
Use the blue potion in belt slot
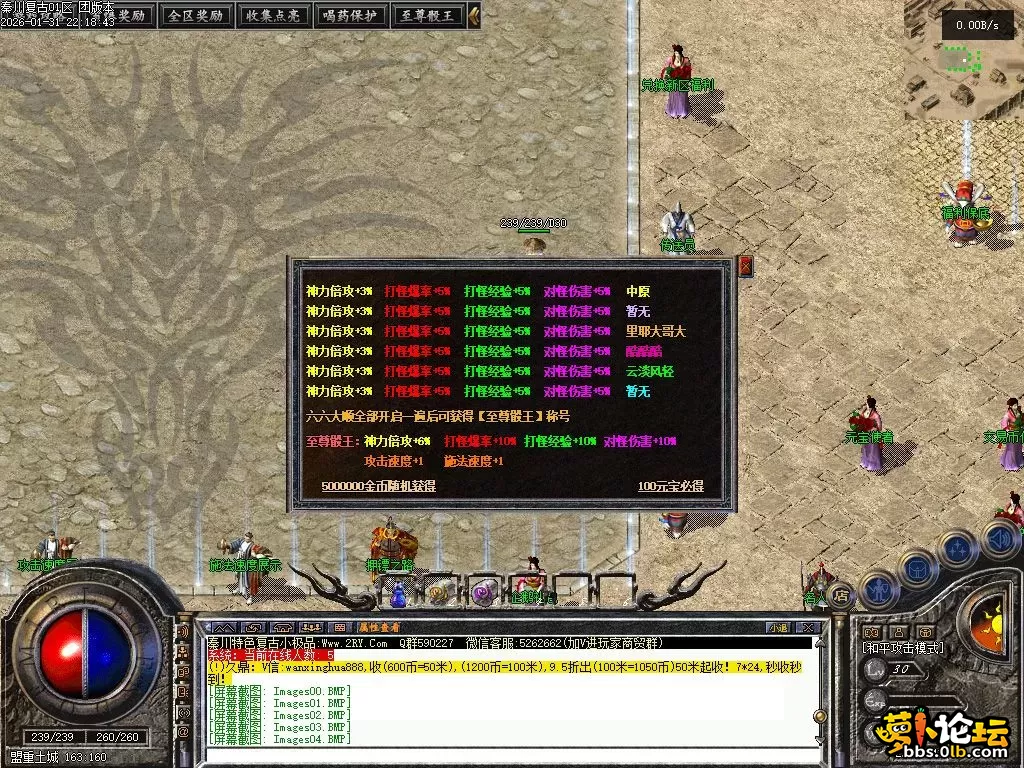pyautogui.click(x=397, y=594)
